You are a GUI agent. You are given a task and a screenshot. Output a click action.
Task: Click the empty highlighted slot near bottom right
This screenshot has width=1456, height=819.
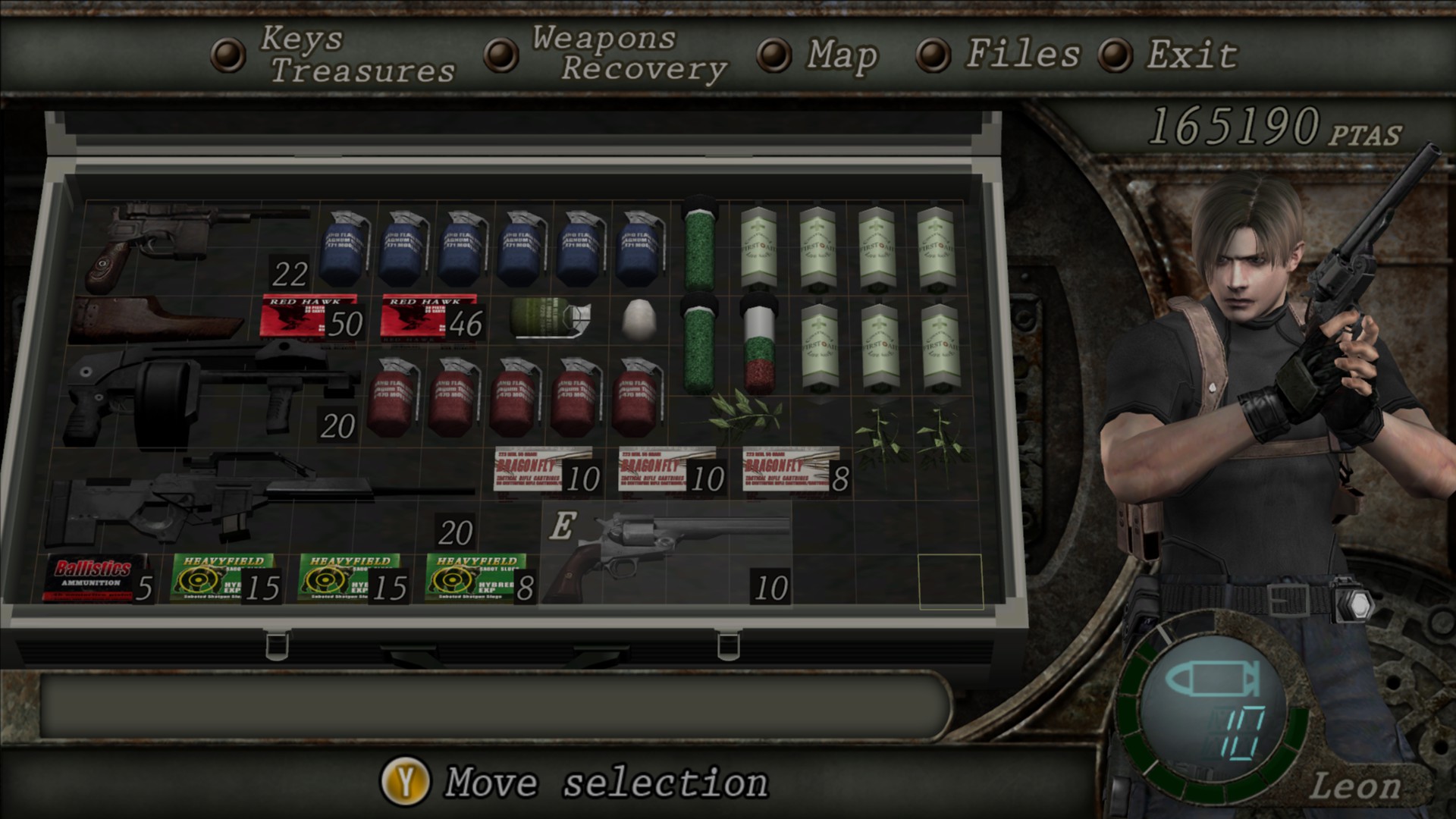coord(949,584)
